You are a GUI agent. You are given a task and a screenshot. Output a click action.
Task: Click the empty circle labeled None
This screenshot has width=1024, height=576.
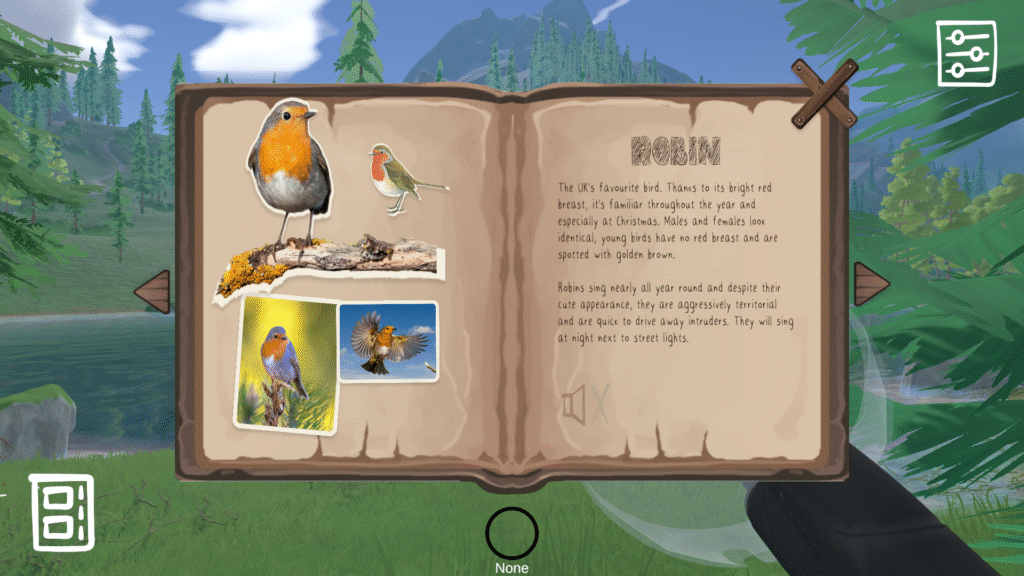point(511,533)
